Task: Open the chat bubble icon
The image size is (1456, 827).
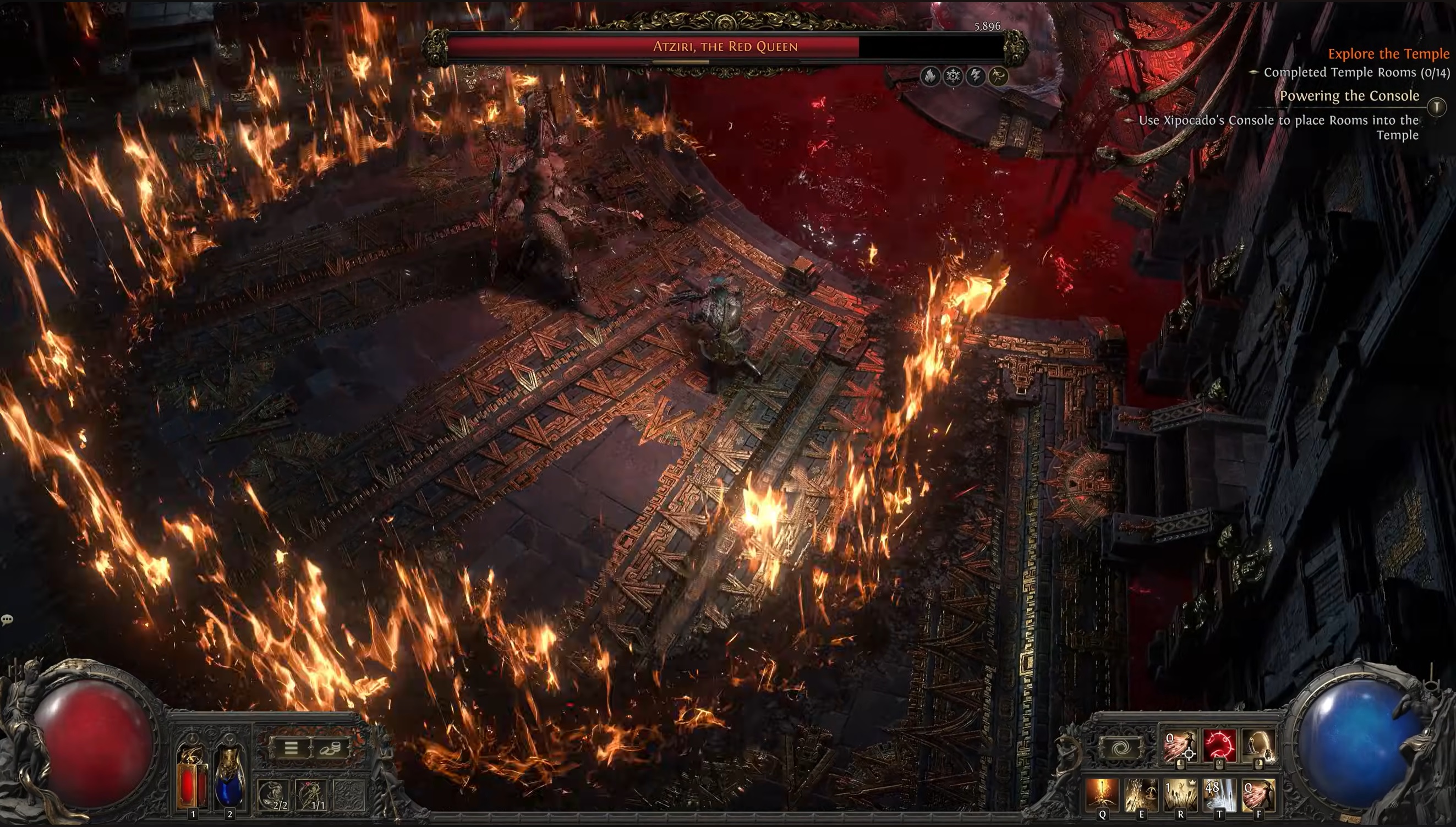Action: point(7,620)
